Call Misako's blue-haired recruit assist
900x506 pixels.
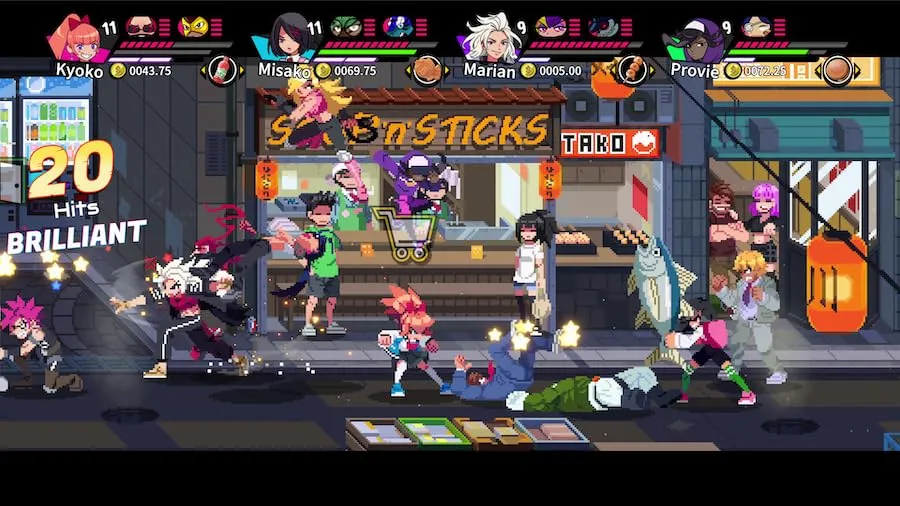click(x=396, y=27)
